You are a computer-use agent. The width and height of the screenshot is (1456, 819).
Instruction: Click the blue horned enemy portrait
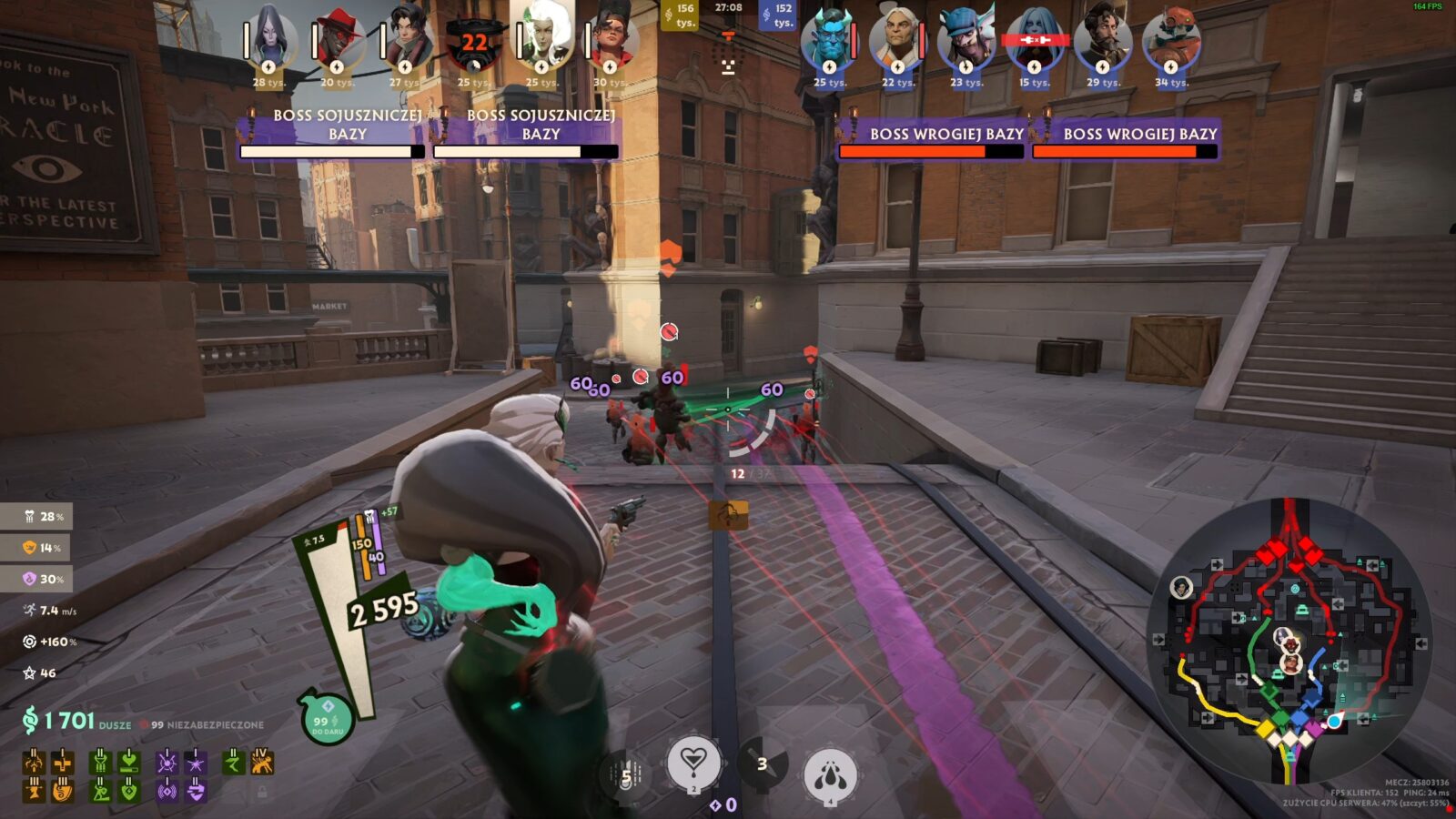[x=828, y=41]
